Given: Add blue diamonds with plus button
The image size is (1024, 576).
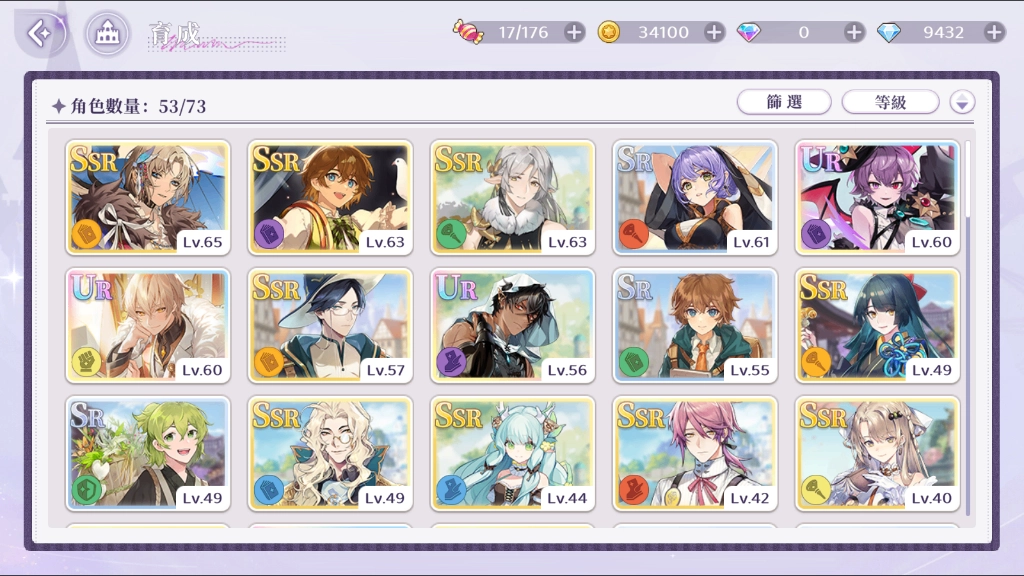Looking at the screenshot, I should tap(994, 32).
